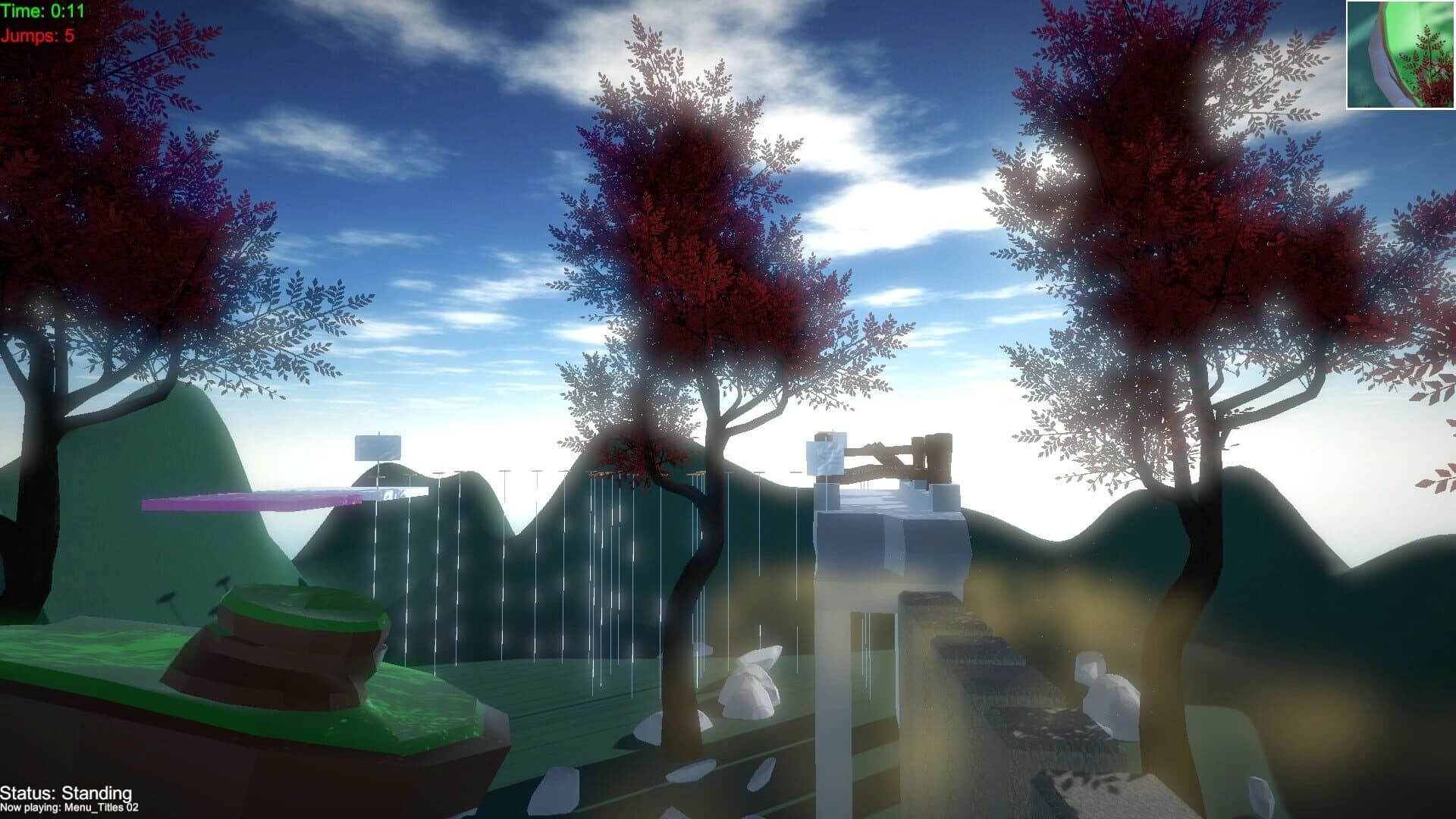Viewport: 1456px width, 819px height.
Task: Select the tall red-leaved tree in the center
Action: tap(705, 227)
